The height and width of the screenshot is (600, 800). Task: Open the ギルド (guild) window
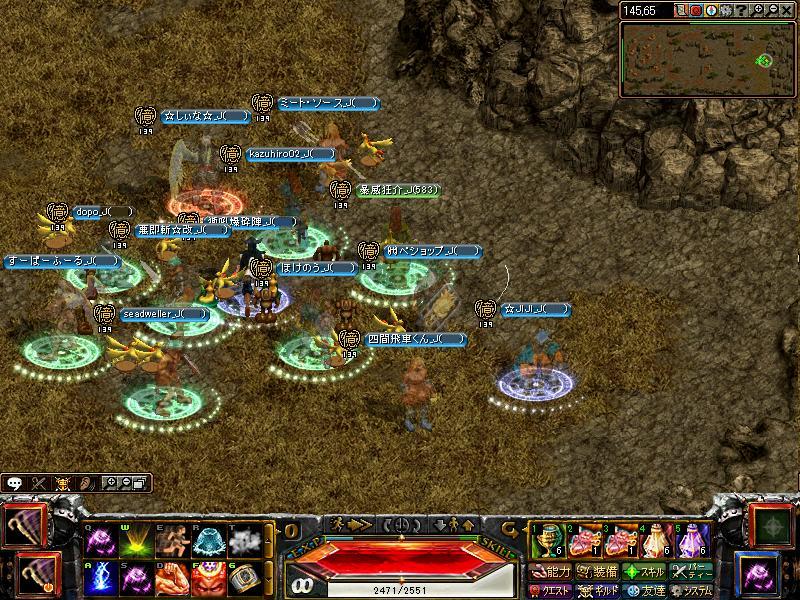(597, 591)
